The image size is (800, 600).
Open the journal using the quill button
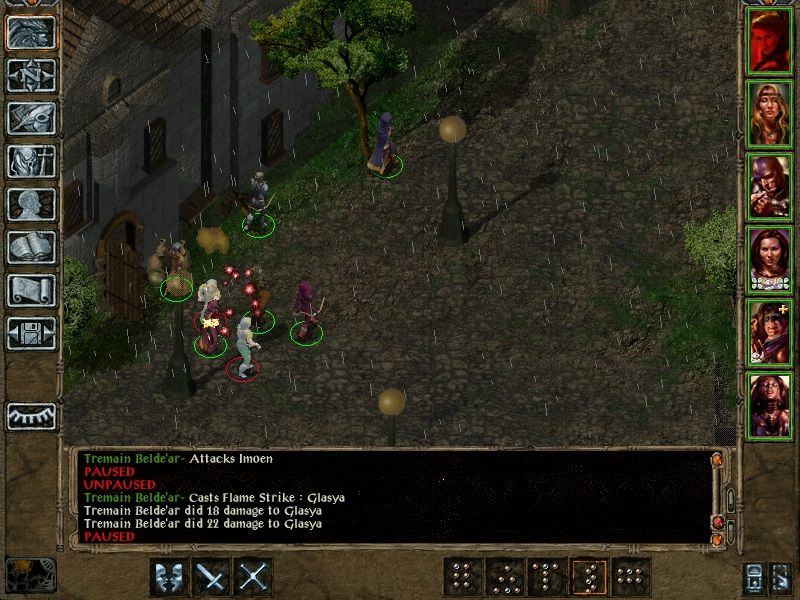point(32,118)
